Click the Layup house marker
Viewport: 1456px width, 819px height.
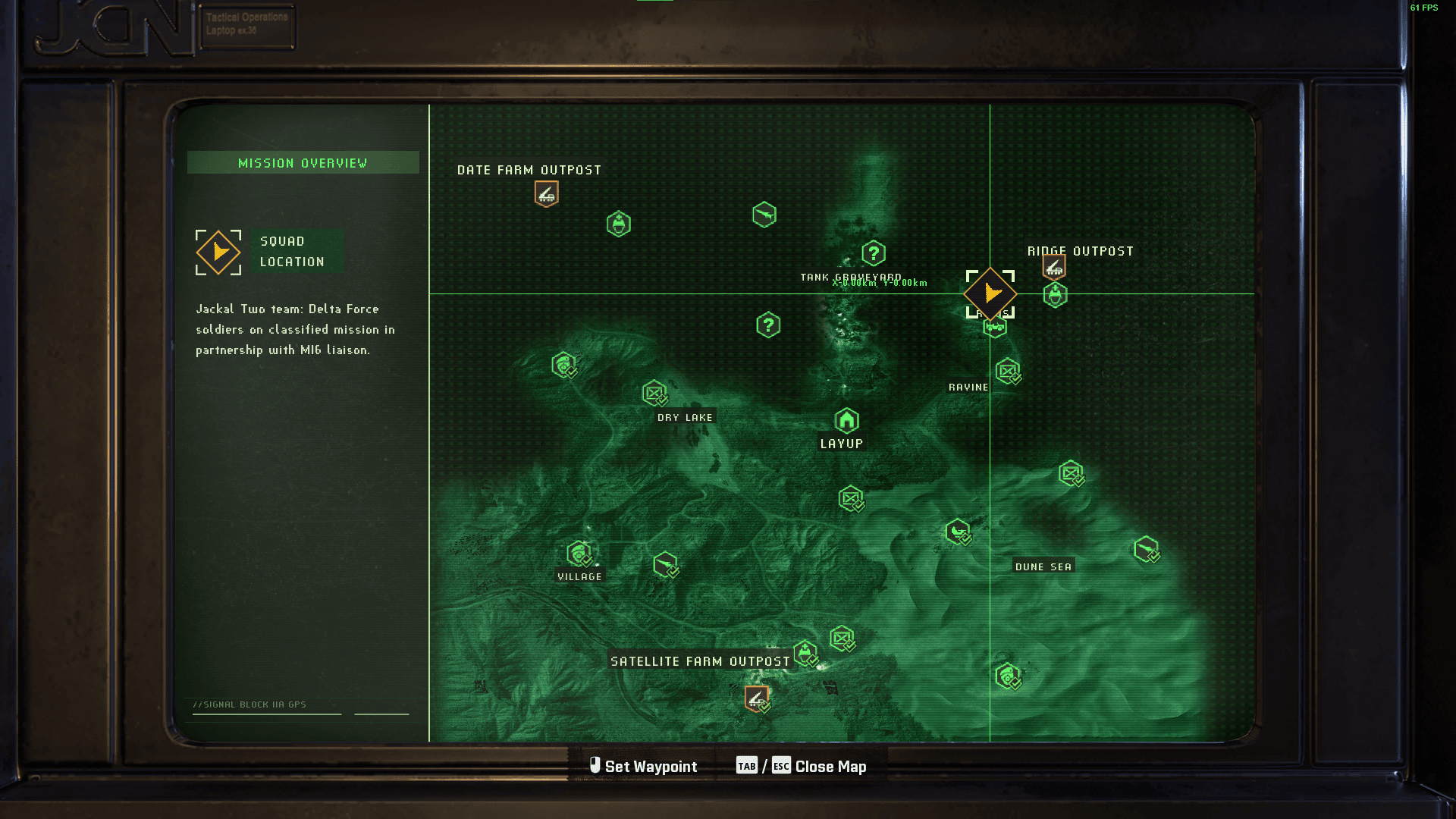(846, 420)
